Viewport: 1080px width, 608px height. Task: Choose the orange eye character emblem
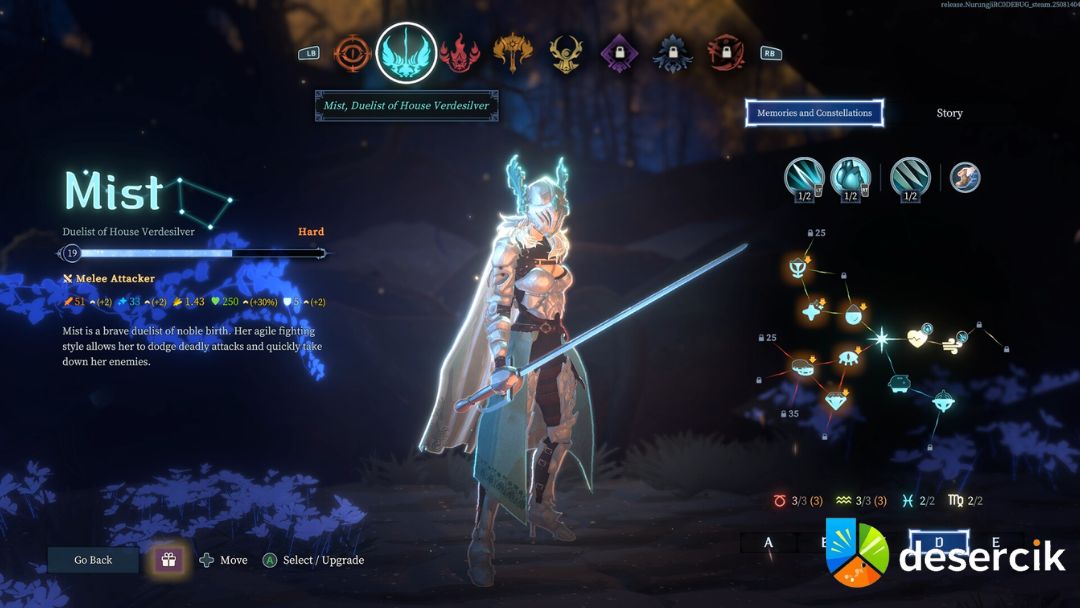click(351, 53)
